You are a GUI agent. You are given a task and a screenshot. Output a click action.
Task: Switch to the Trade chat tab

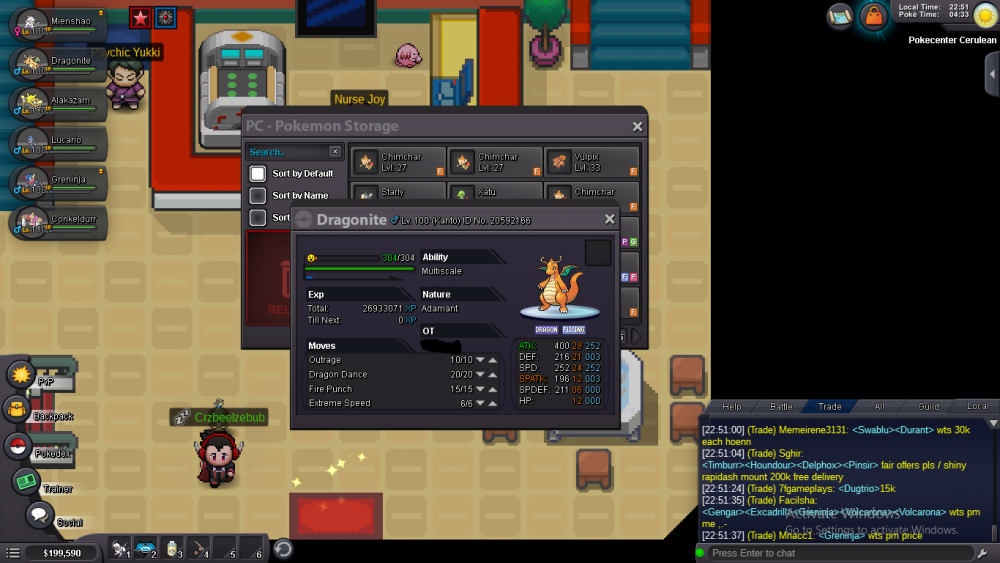830,407
